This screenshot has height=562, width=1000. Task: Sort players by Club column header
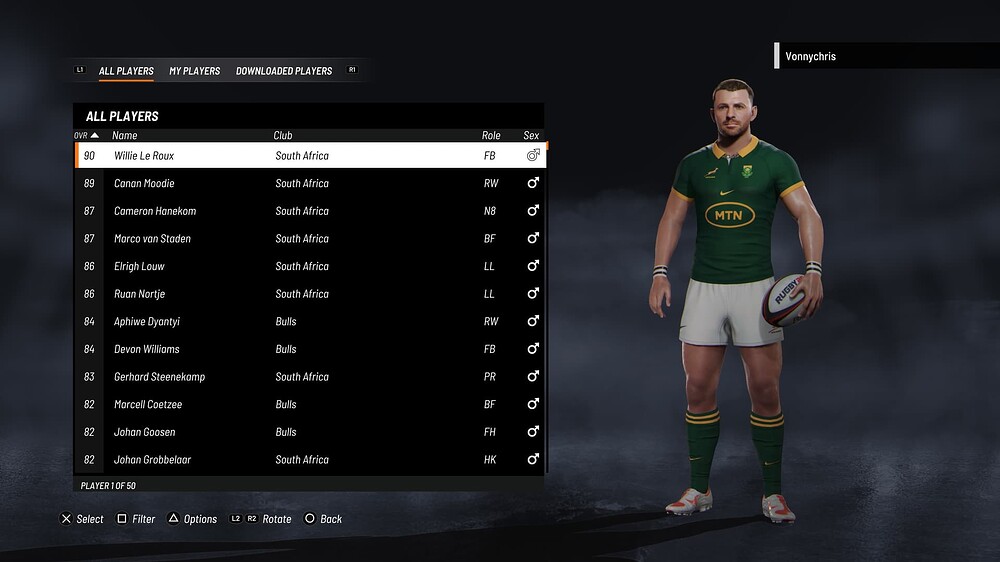pyautogui.click(x=283, y=135)
